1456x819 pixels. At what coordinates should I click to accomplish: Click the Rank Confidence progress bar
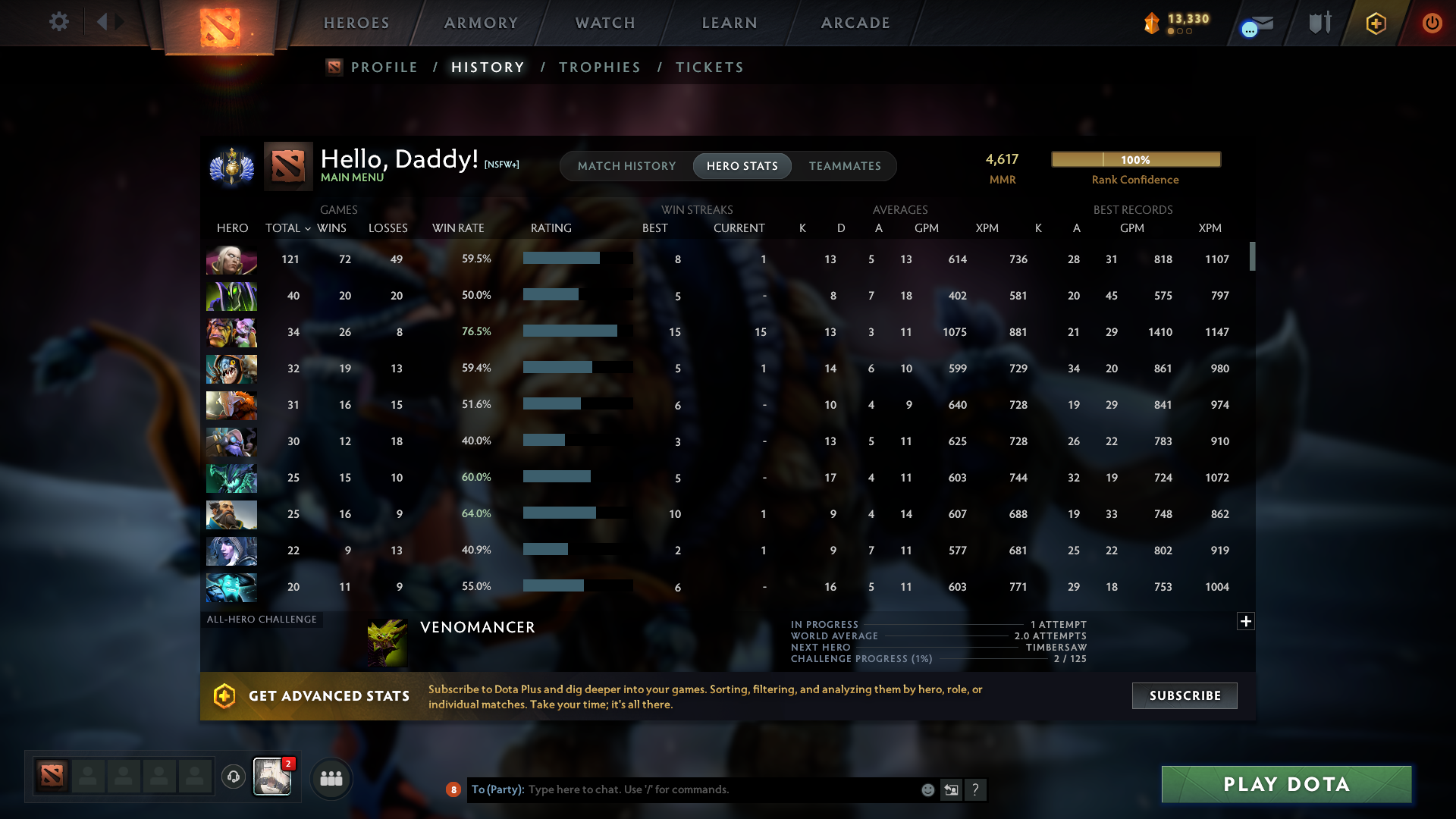pos(1135,159)
